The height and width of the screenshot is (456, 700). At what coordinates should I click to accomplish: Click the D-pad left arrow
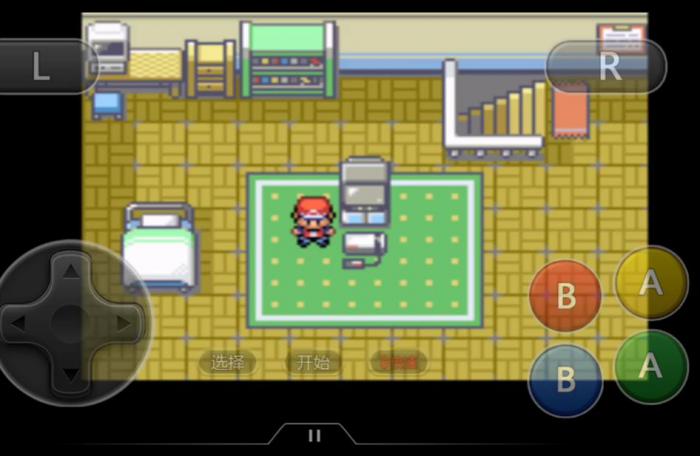click(18, 323)
